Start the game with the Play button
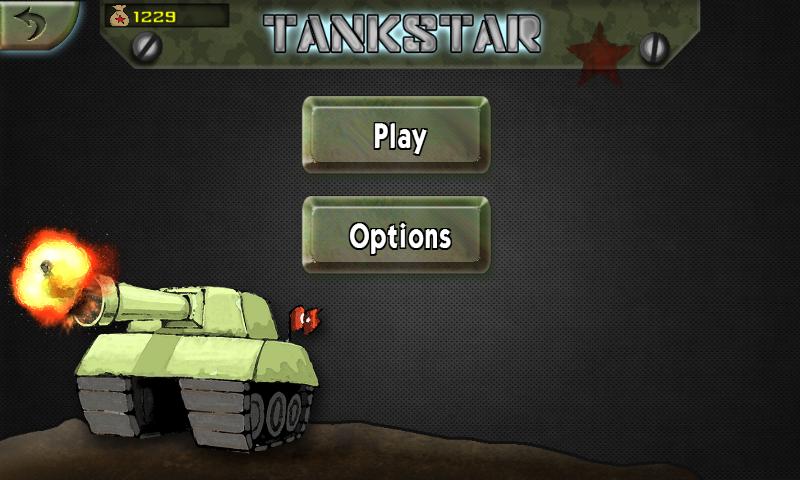 [x=397, y=136]
